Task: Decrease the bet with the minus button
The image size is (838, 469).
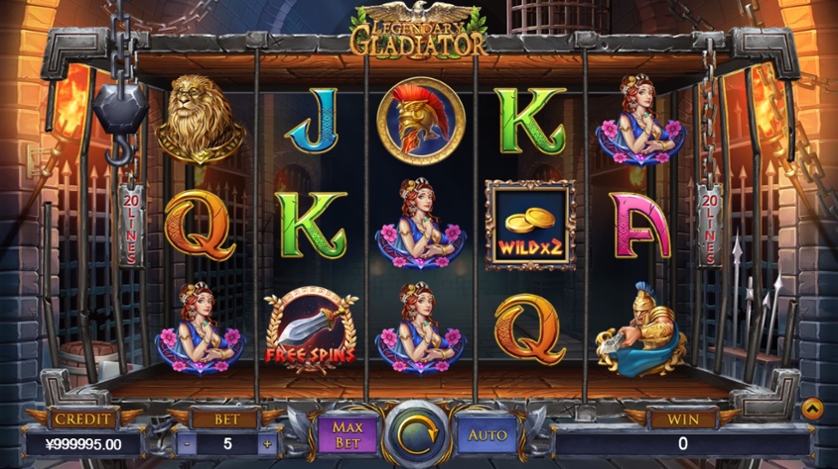Action: (186, 442)
